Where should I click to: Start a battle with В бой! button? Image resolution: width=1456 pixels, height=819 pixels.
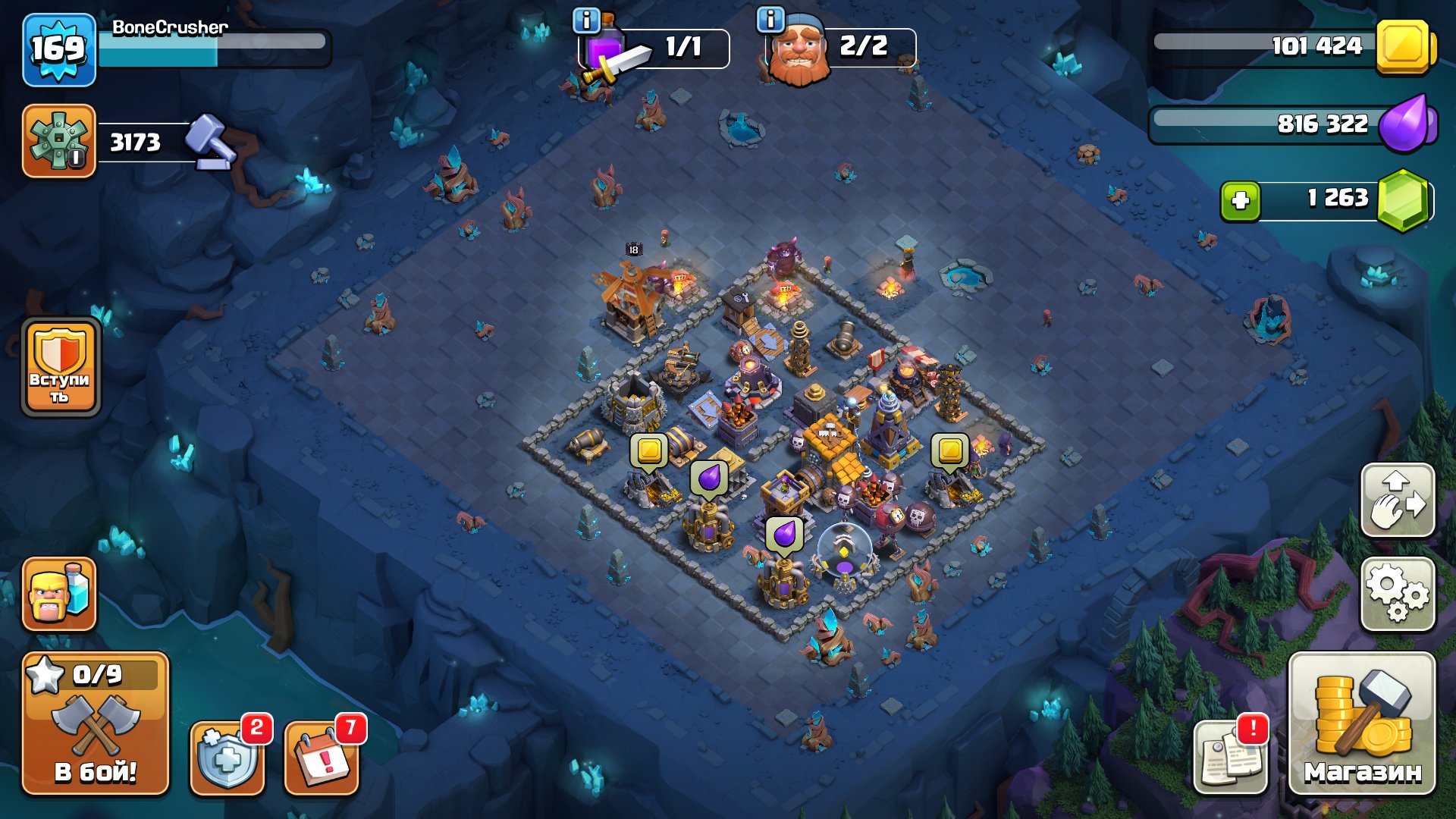(x=96, y=724)
